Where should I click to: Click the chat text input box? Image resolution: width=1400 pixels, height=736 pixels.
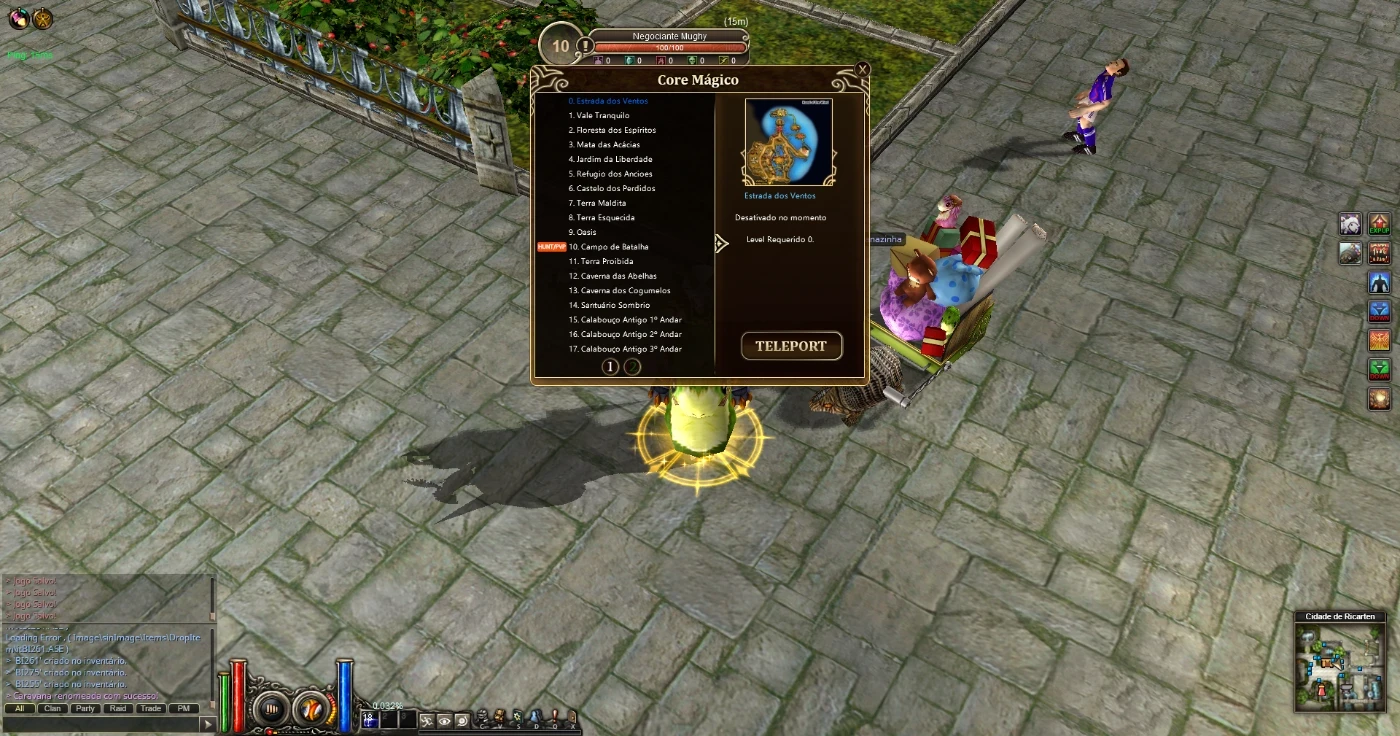coord(100,723)
